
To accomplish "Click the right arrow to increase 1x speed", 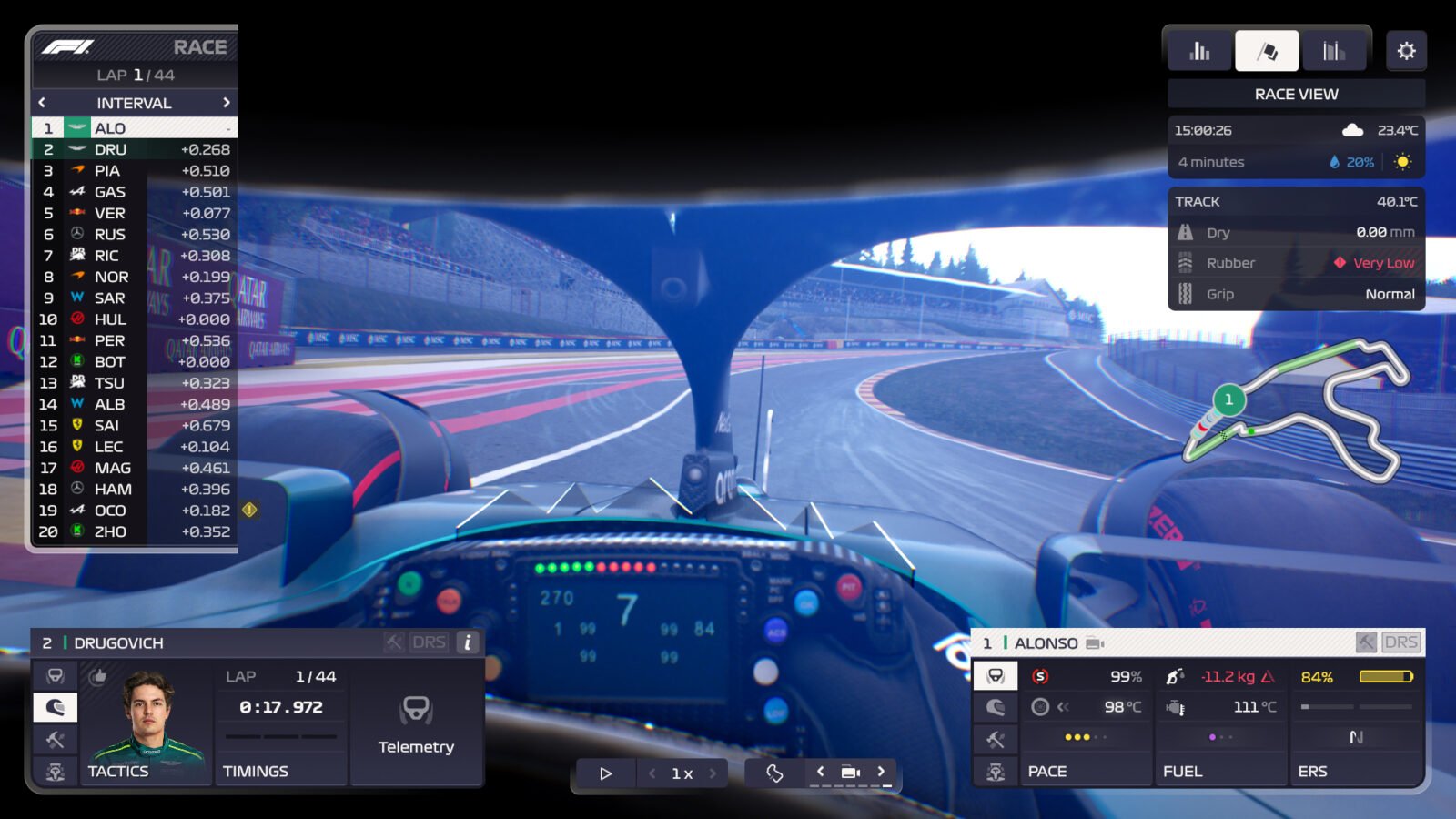I will point(713,773).
